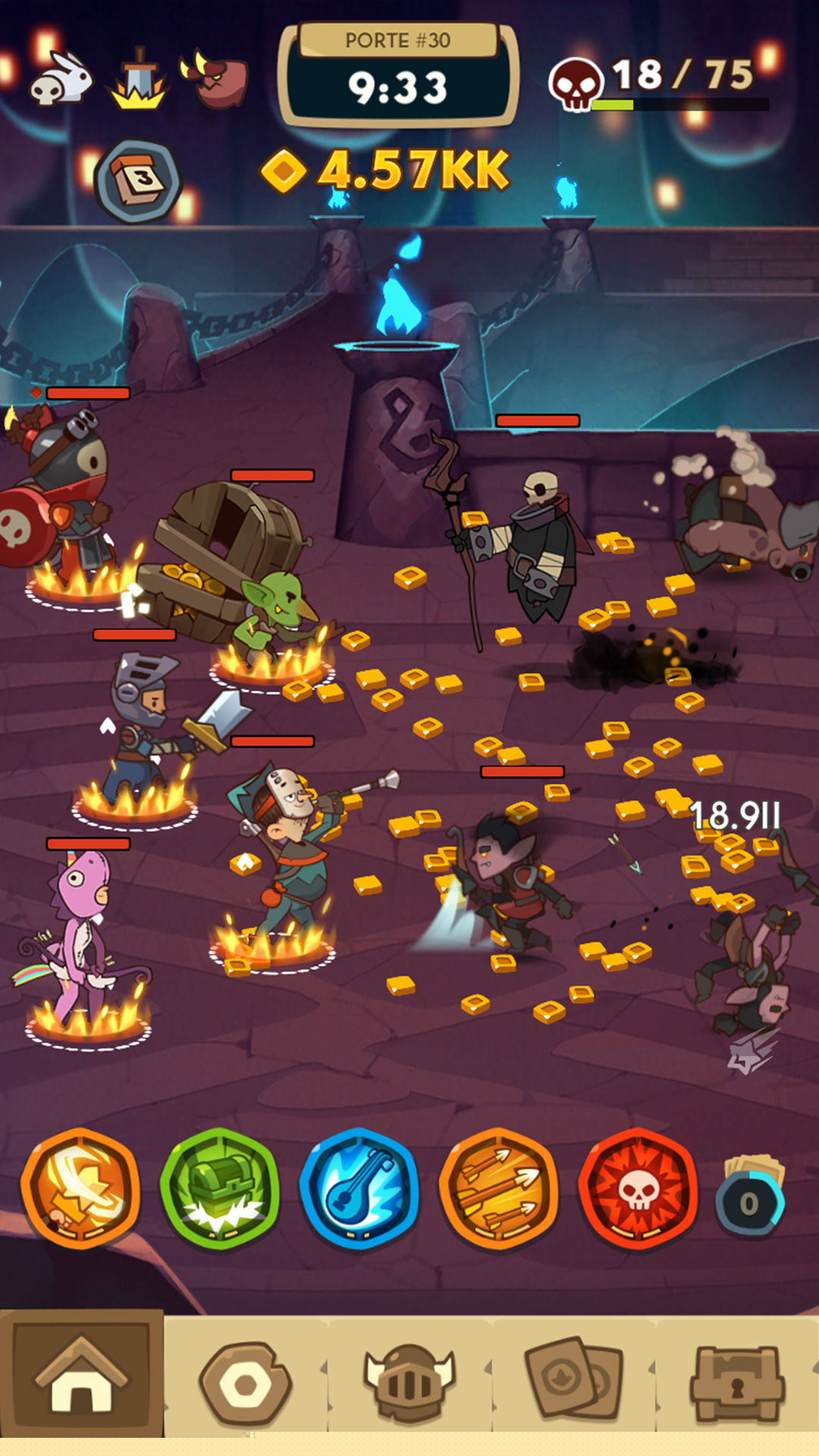Activate the red skull ability

tap(639, 1188)
